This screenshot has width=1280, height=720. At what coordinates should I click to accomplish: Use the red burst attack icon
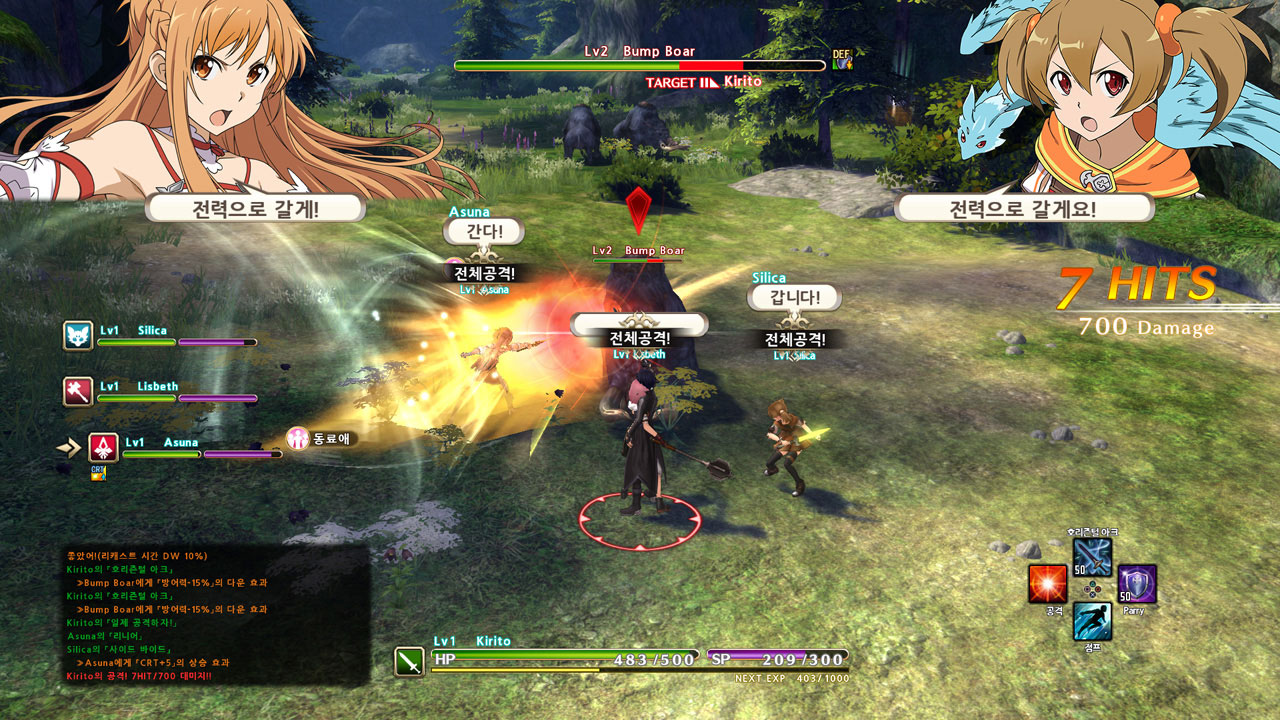pos(1047,584)
